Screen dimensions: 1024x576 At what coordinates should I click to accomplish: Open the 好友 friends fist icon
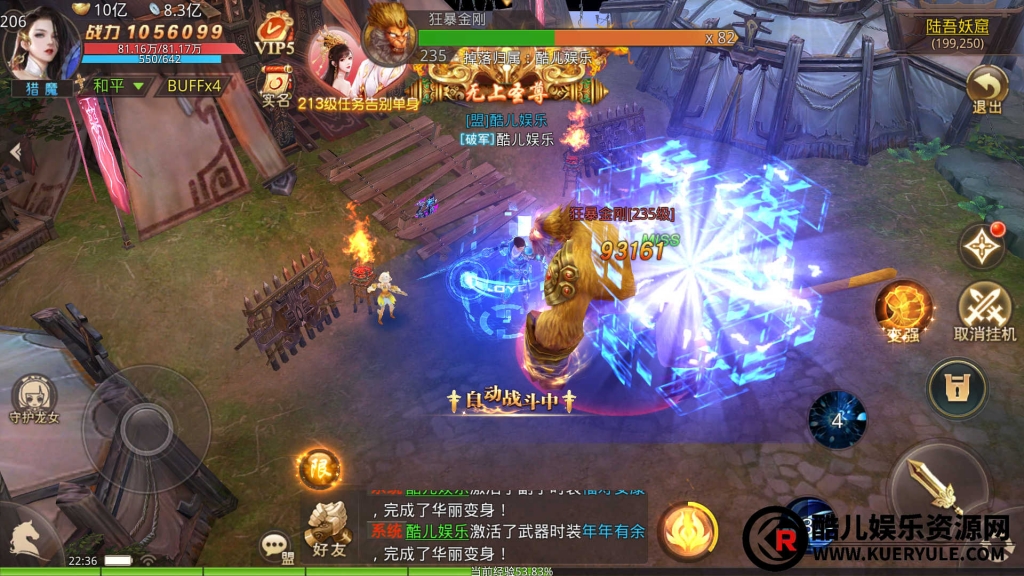pyautogui.click(x=329, y=527)
